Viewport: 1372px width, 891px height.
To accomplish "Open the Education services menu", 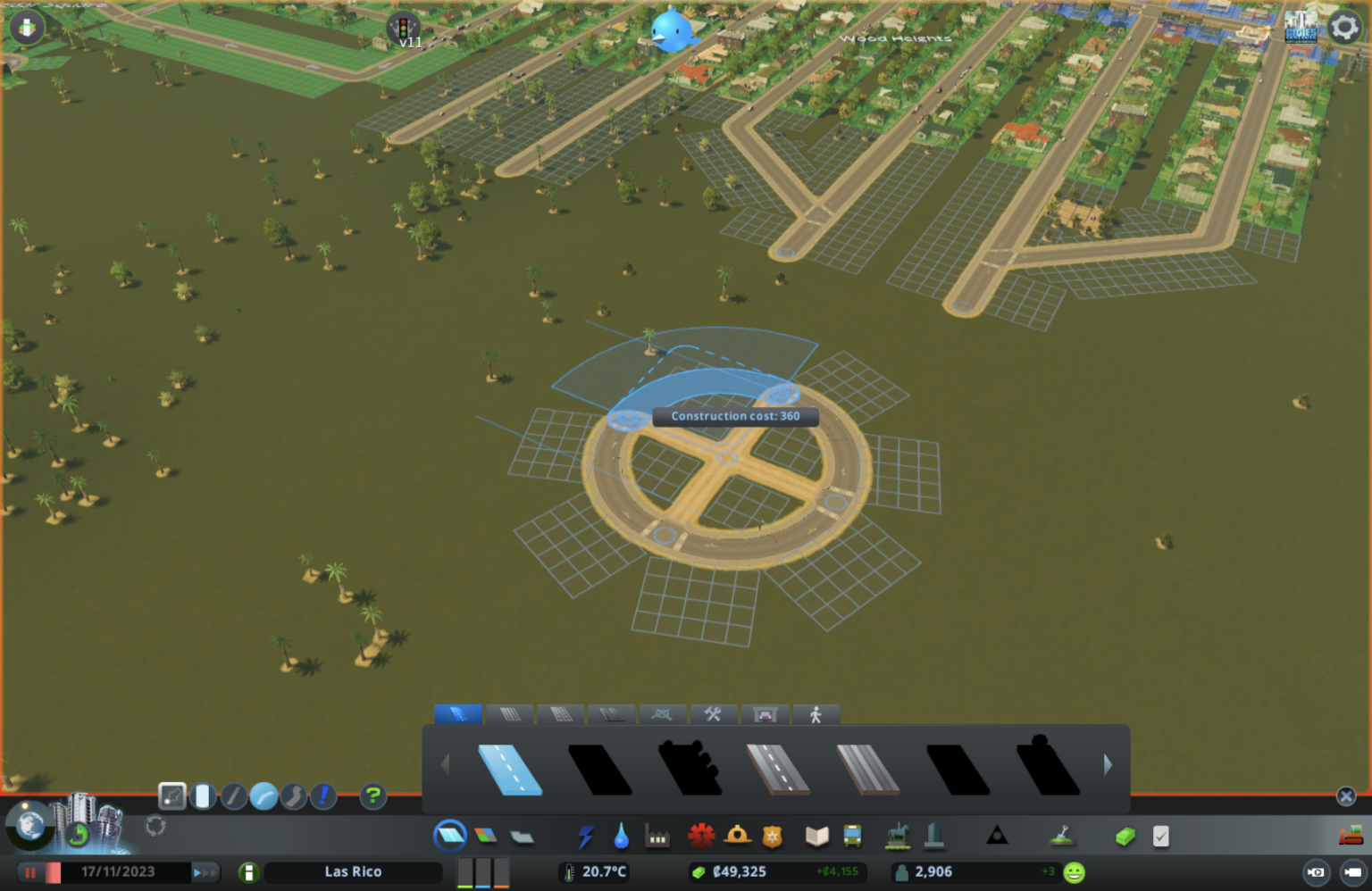I will pos(816,836).
